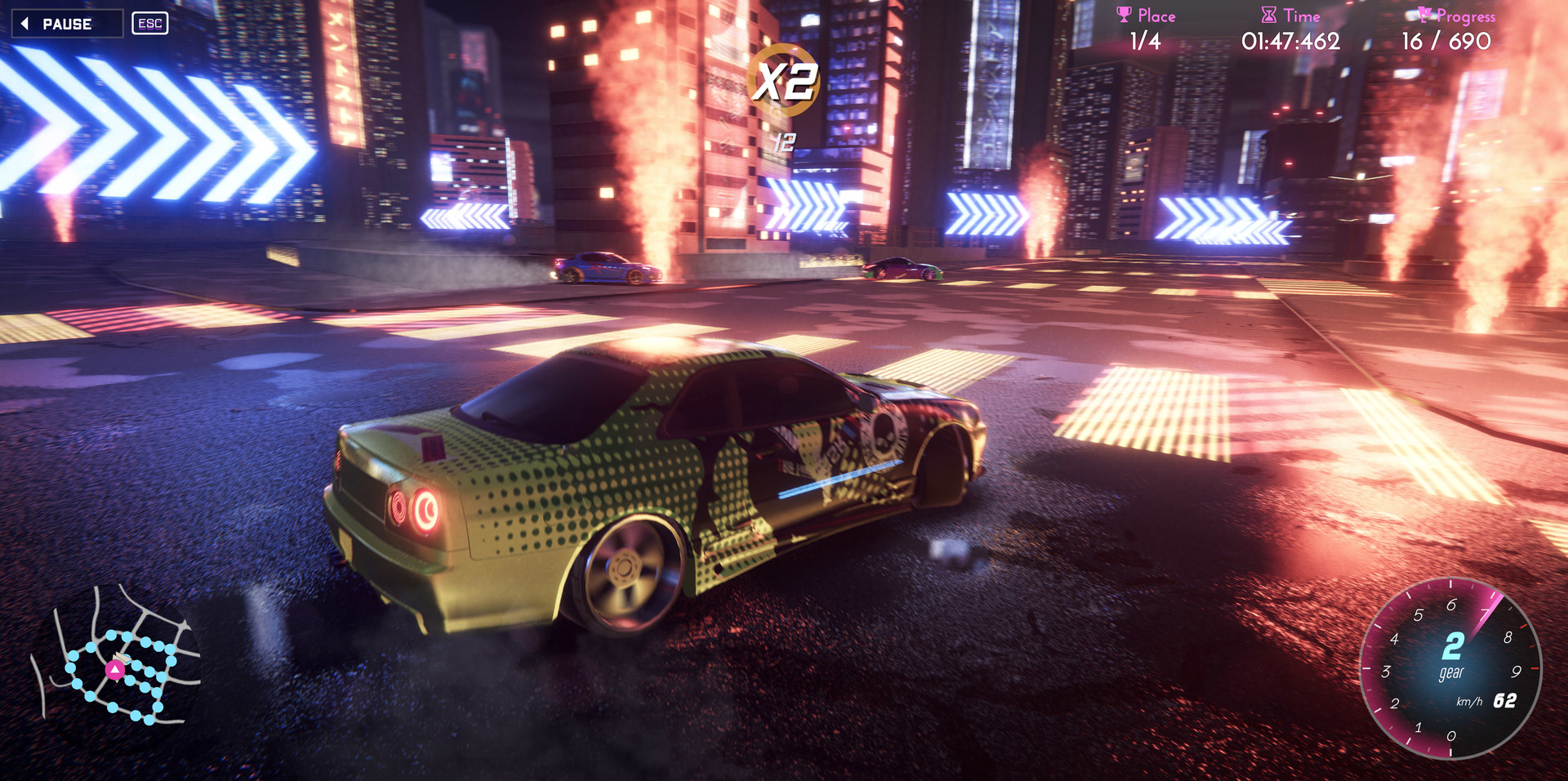1568x781 pixels.
Task: Select the race Time 01:47:462 display
Action: (1290, 39)
